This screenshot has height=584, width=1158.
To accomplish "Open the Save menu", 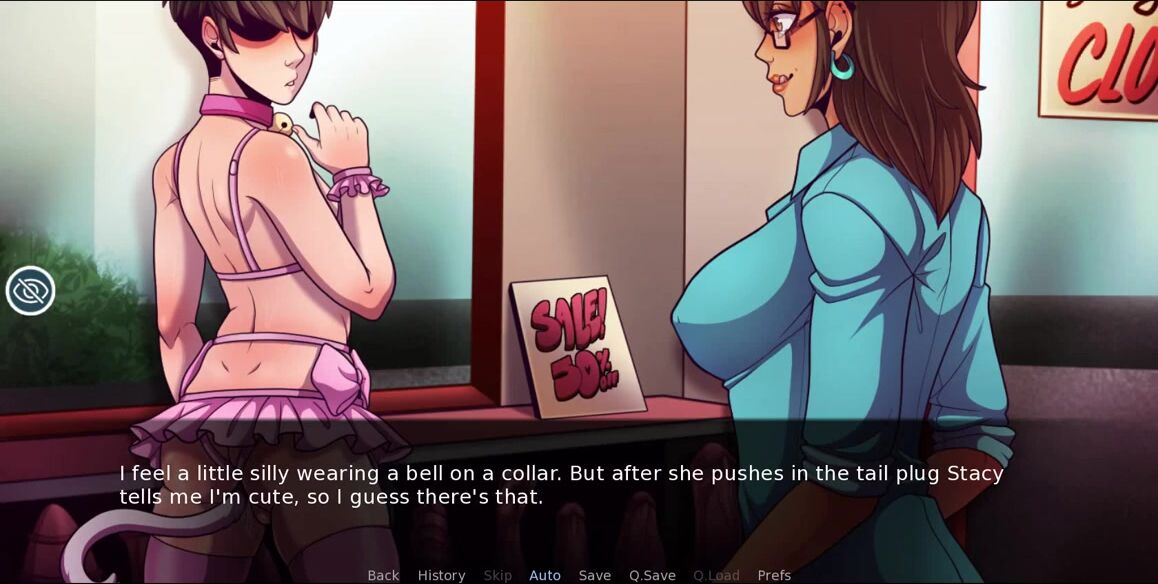I will point(595,575).
